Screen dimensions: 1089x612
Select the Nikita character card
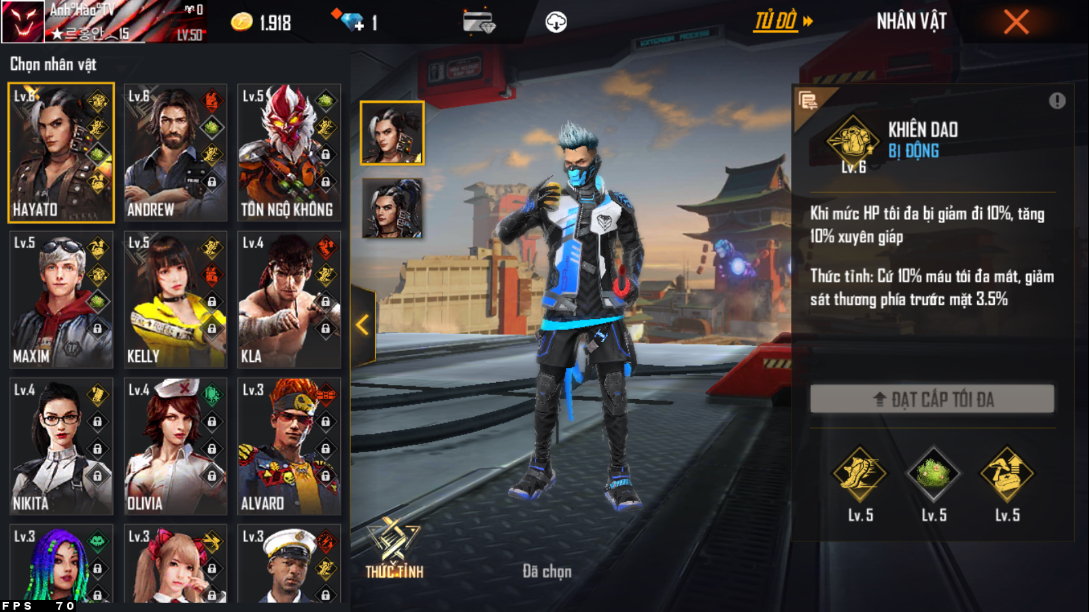(x=61, y=446)
